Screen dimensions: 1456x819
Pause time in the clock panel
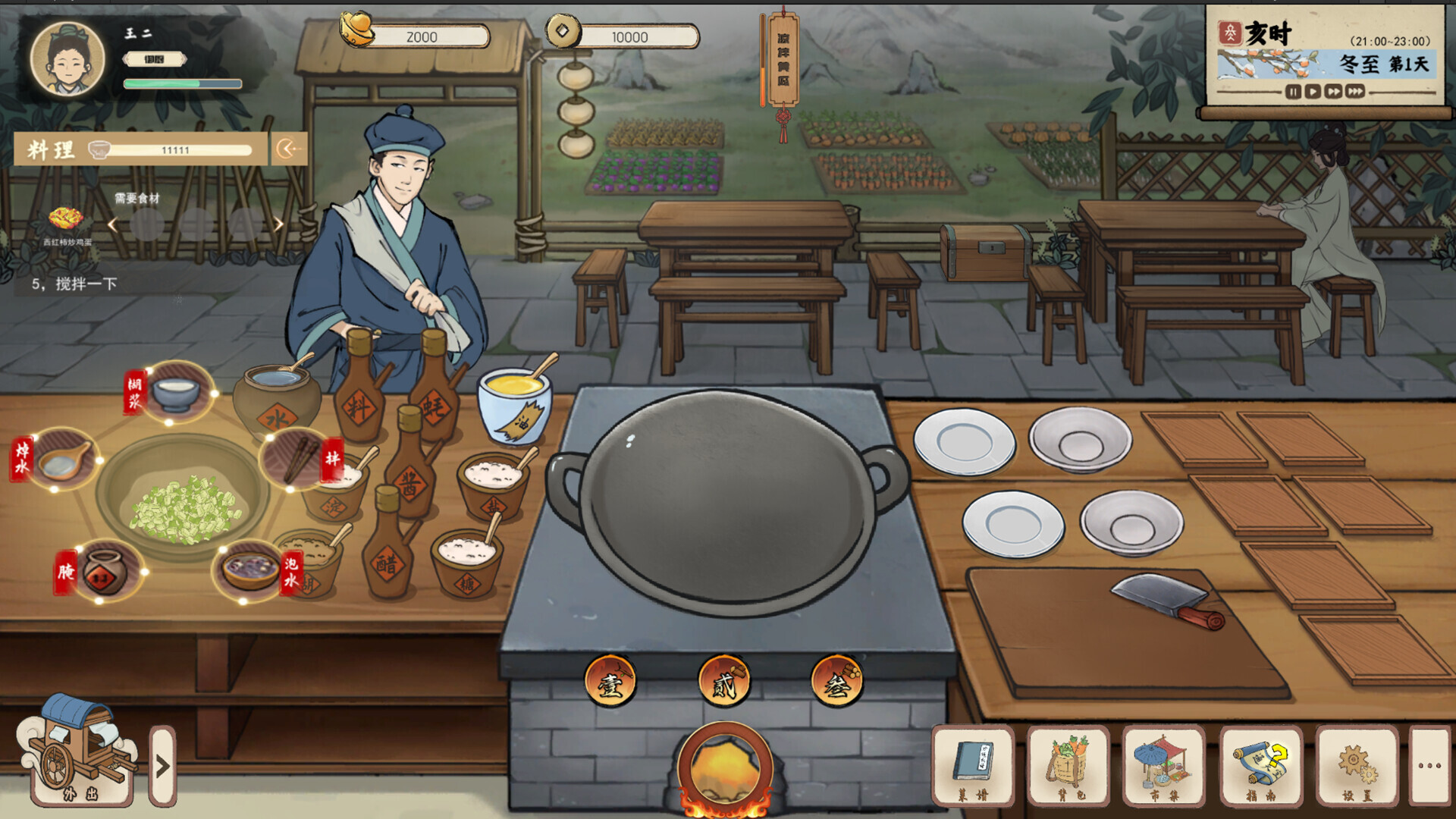click(1293, 93)
